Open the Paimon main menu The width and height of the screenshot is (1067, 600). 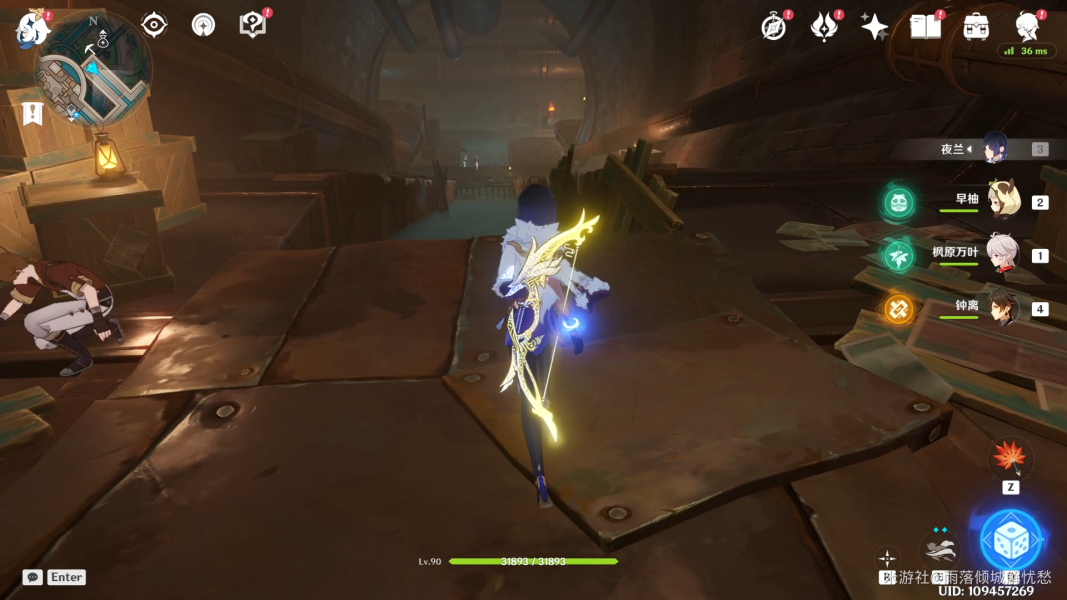tap(32, 29)
